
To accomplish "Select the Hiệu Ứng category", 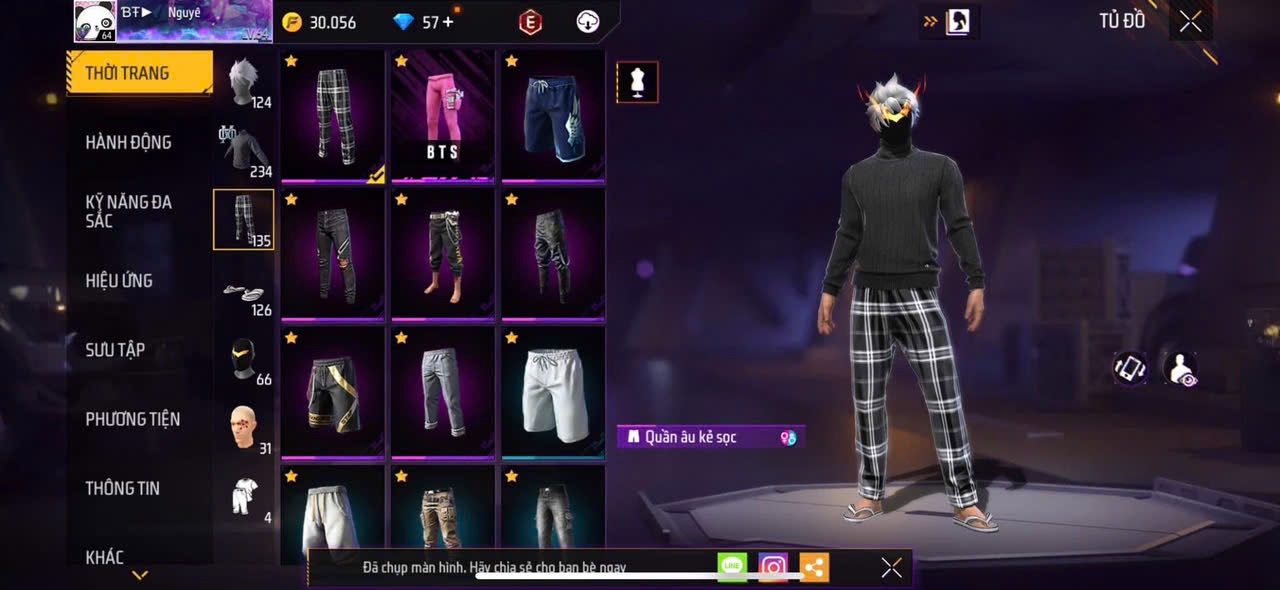I will pyautogui.click(x=119, y=281).
